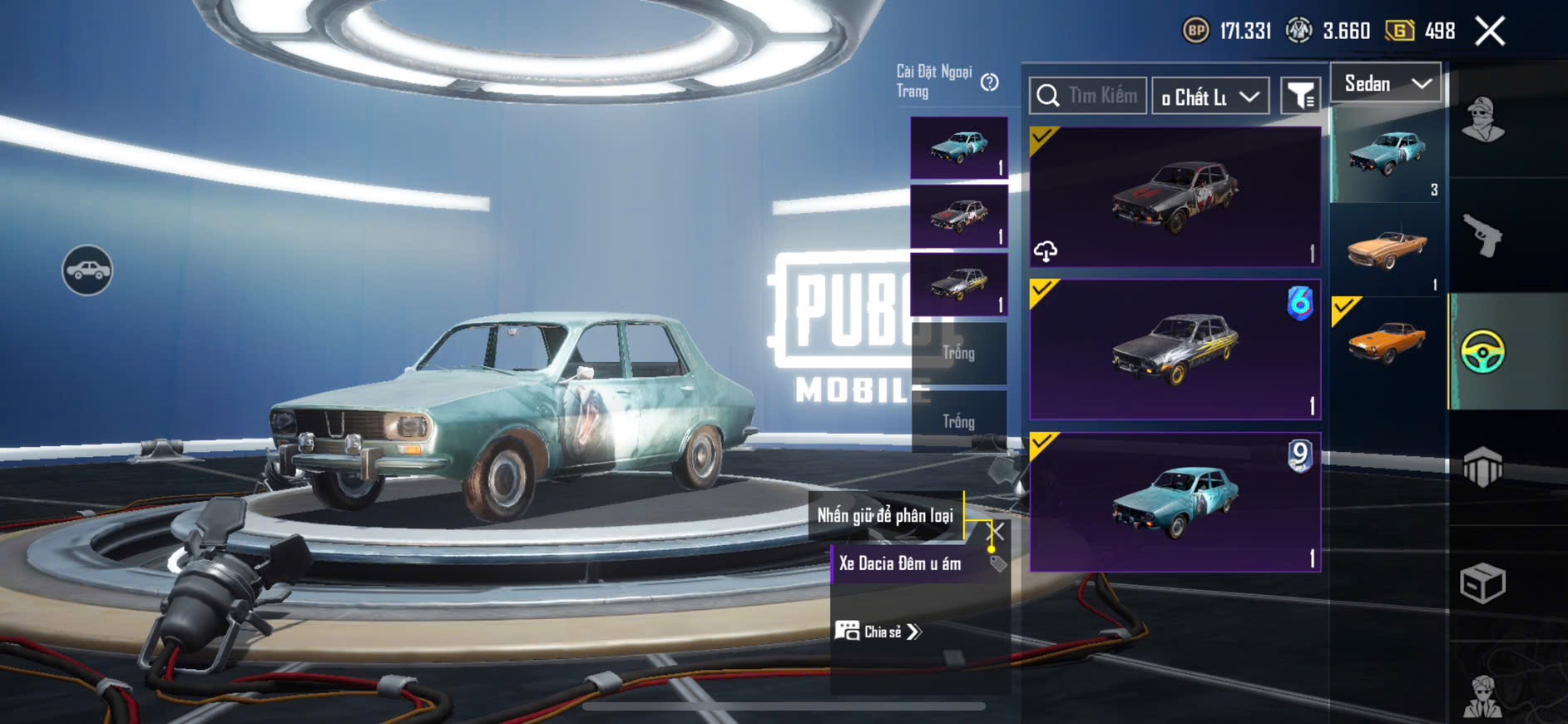1568x724 pixels.
Task: Click the tag icon beside Xe Dacia Đêm u ám
Action: click(x=997, y=564)
